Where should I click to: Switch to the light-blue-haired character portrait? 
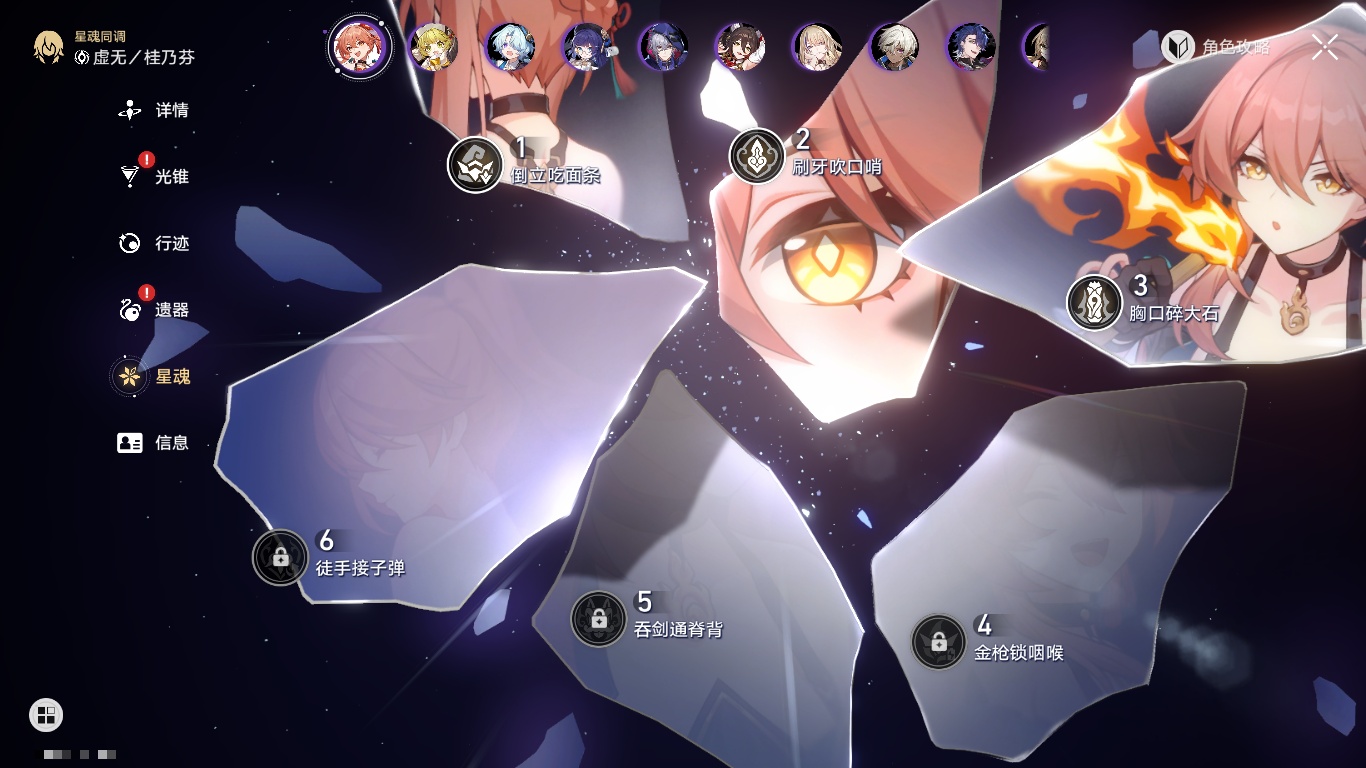pos(511,47)
